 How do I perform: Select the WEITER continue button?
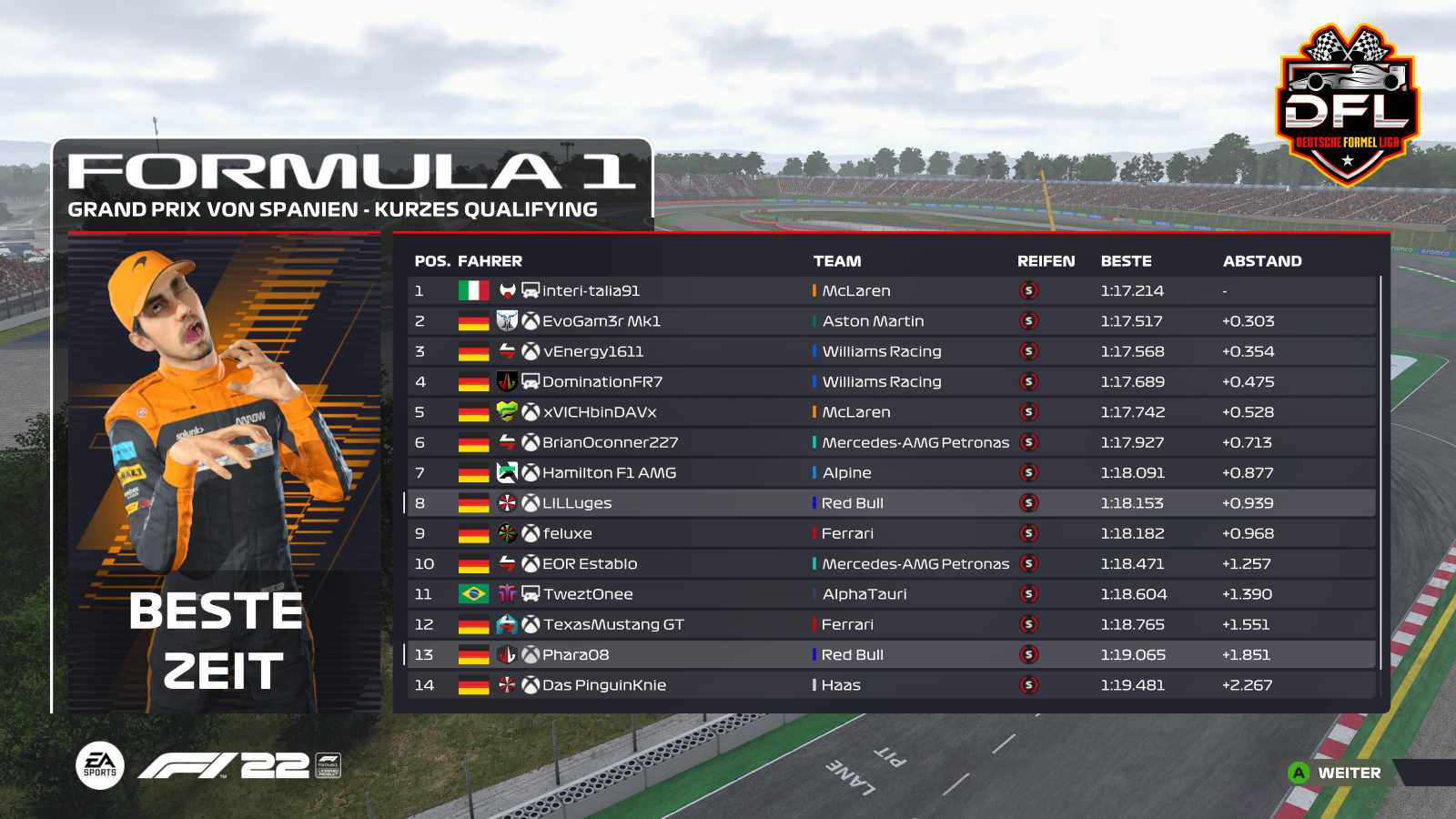[x=1336, y=773]
